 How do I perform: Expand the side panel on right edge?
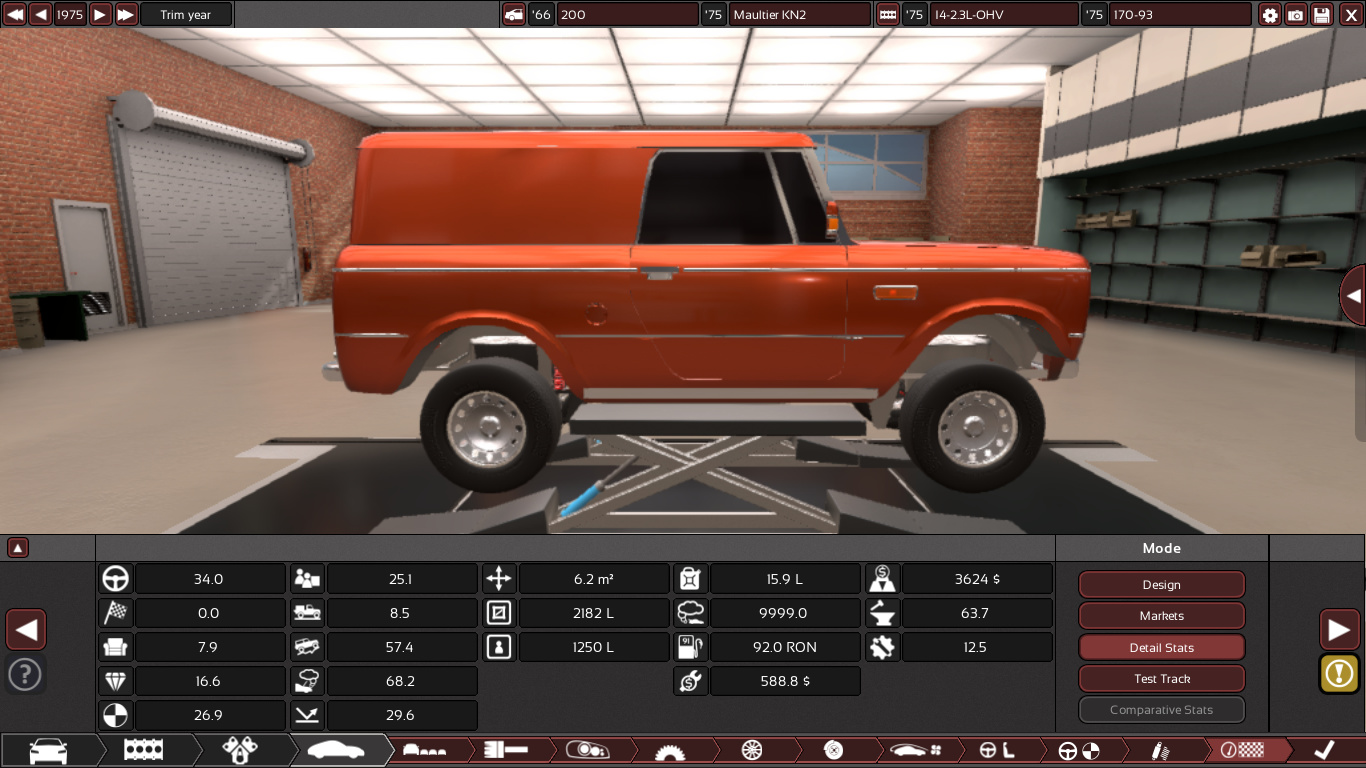tap(1353, 296)
